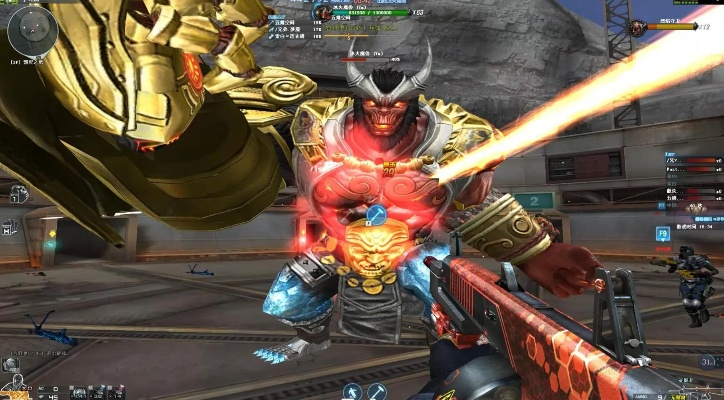Select the boss portrait beside the health bar
Screen dimensions: 724x400
click(323, 13)
